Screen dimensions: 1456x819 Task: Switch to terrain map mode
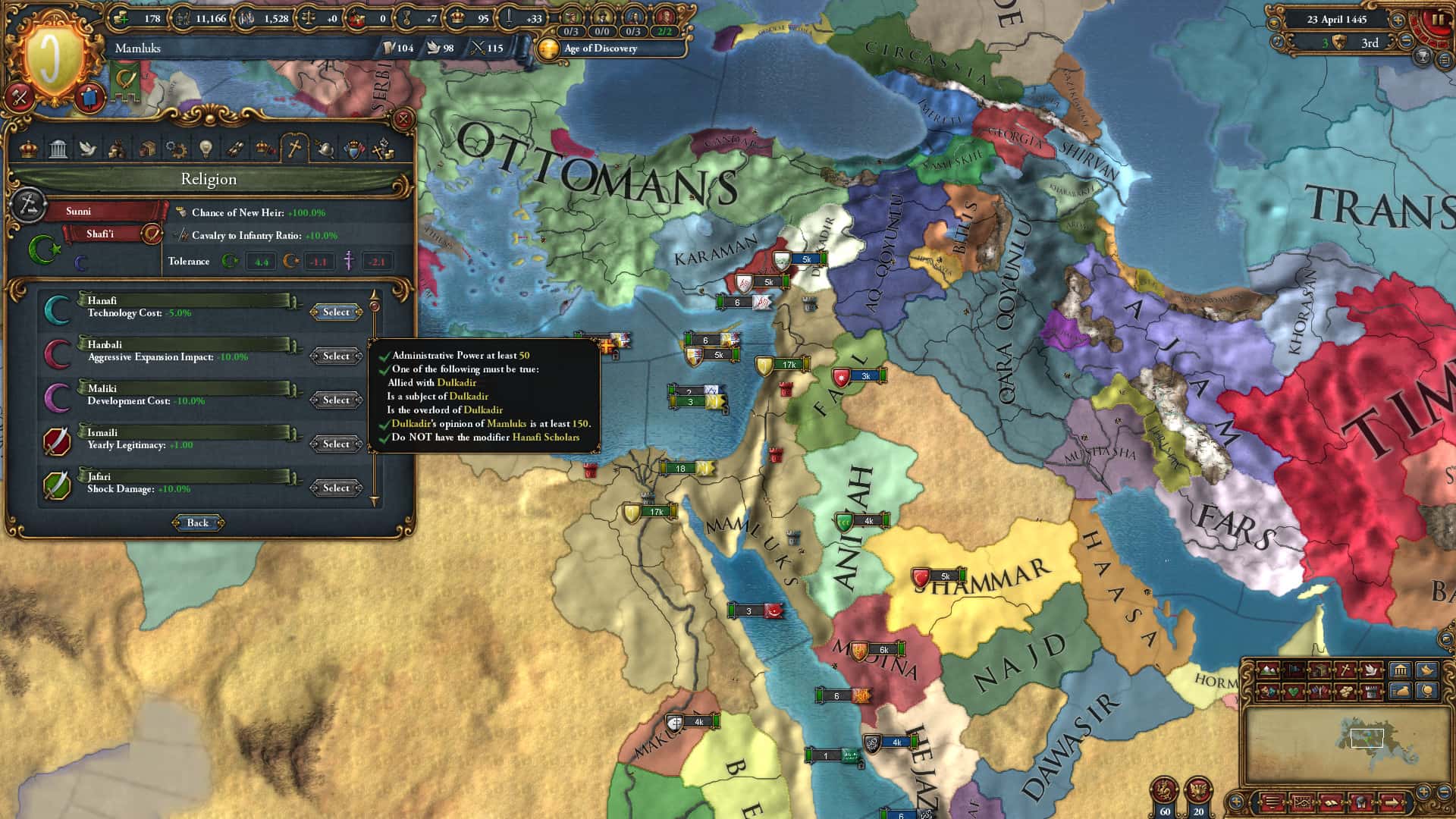(x=1268, y=670)
